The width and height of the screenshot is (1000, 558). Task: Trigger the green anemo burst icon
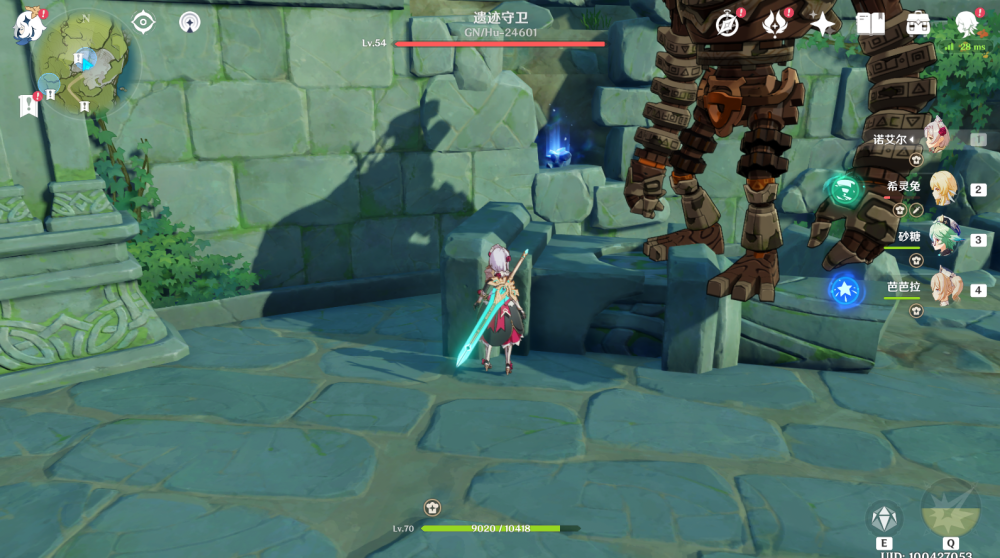(844, 188)
